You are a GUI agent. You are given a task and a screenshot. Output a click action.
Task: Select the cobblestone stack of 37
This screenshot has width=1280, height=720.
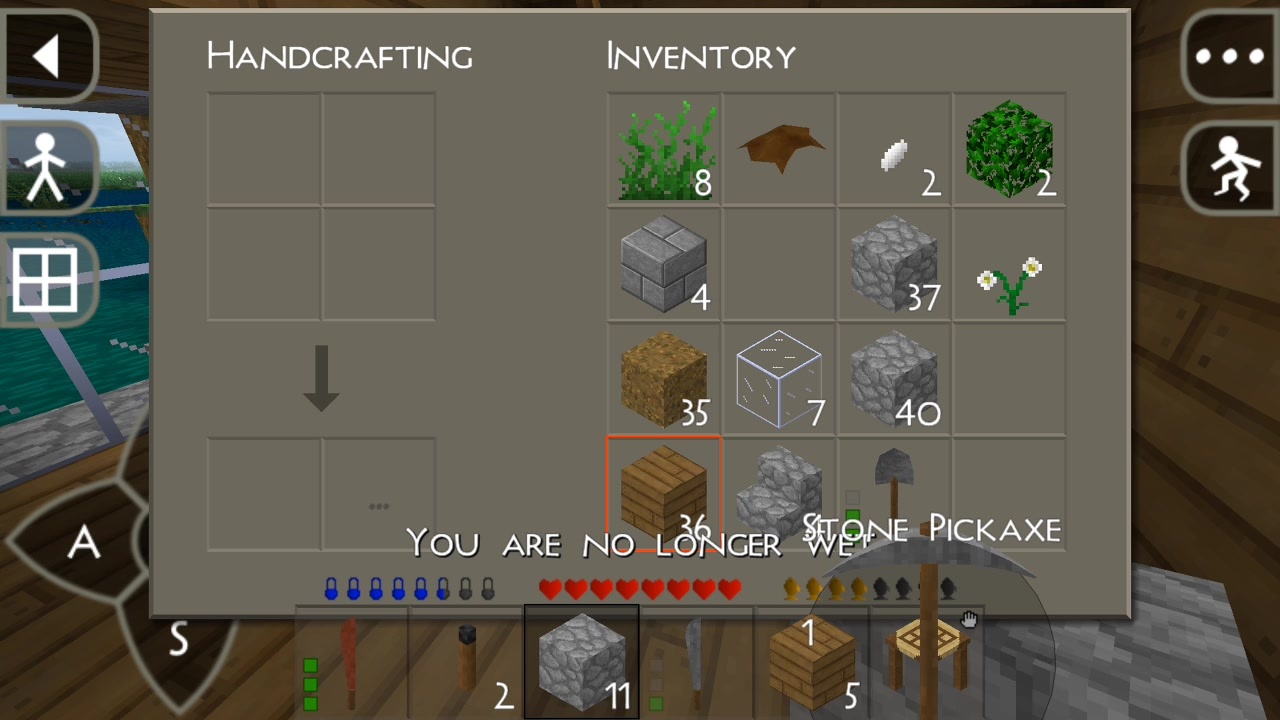pyautogui.click(x=894, y=265)
